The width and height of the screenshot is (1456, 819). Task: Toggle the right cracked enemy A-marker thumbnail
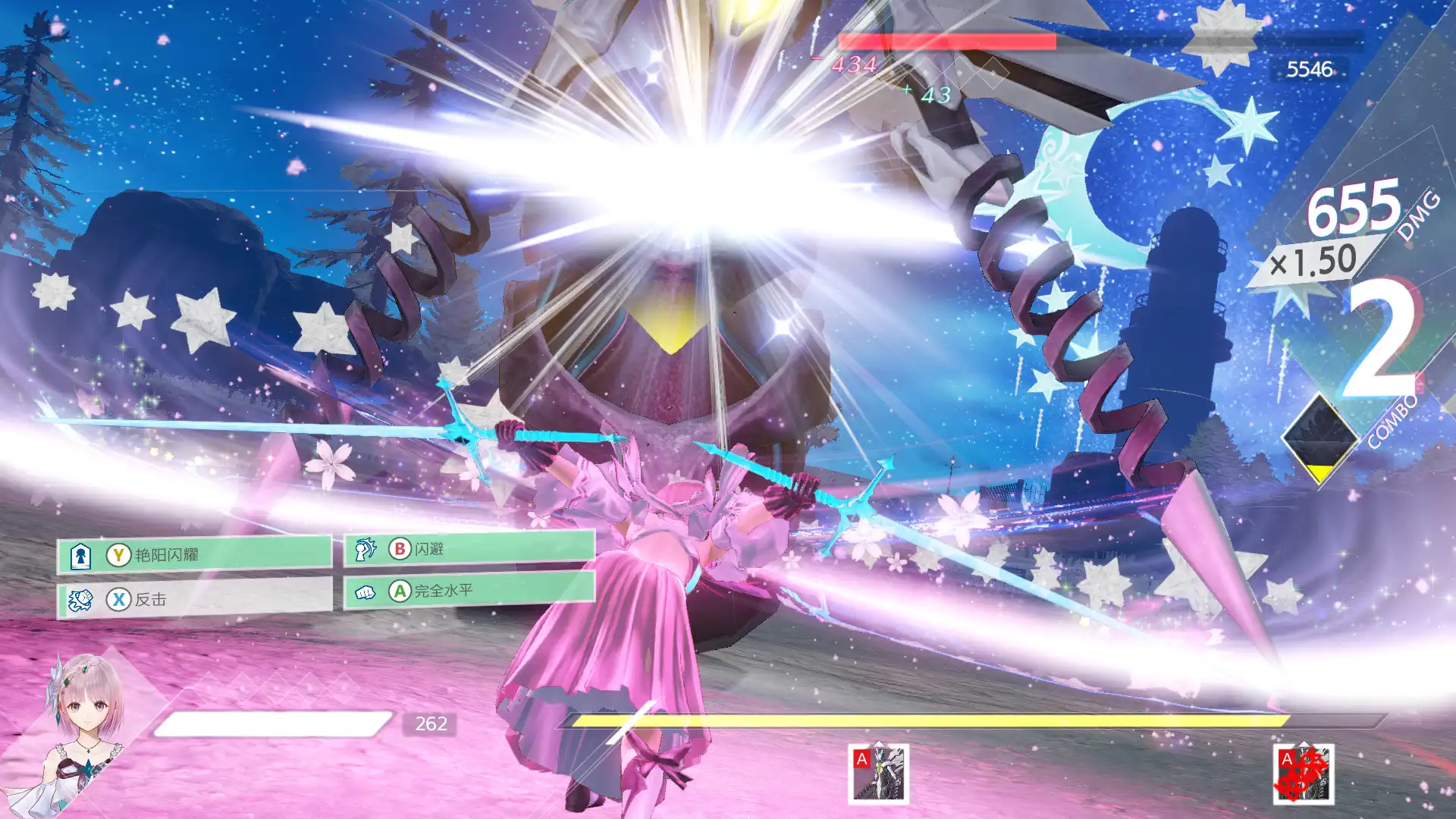1303,775
